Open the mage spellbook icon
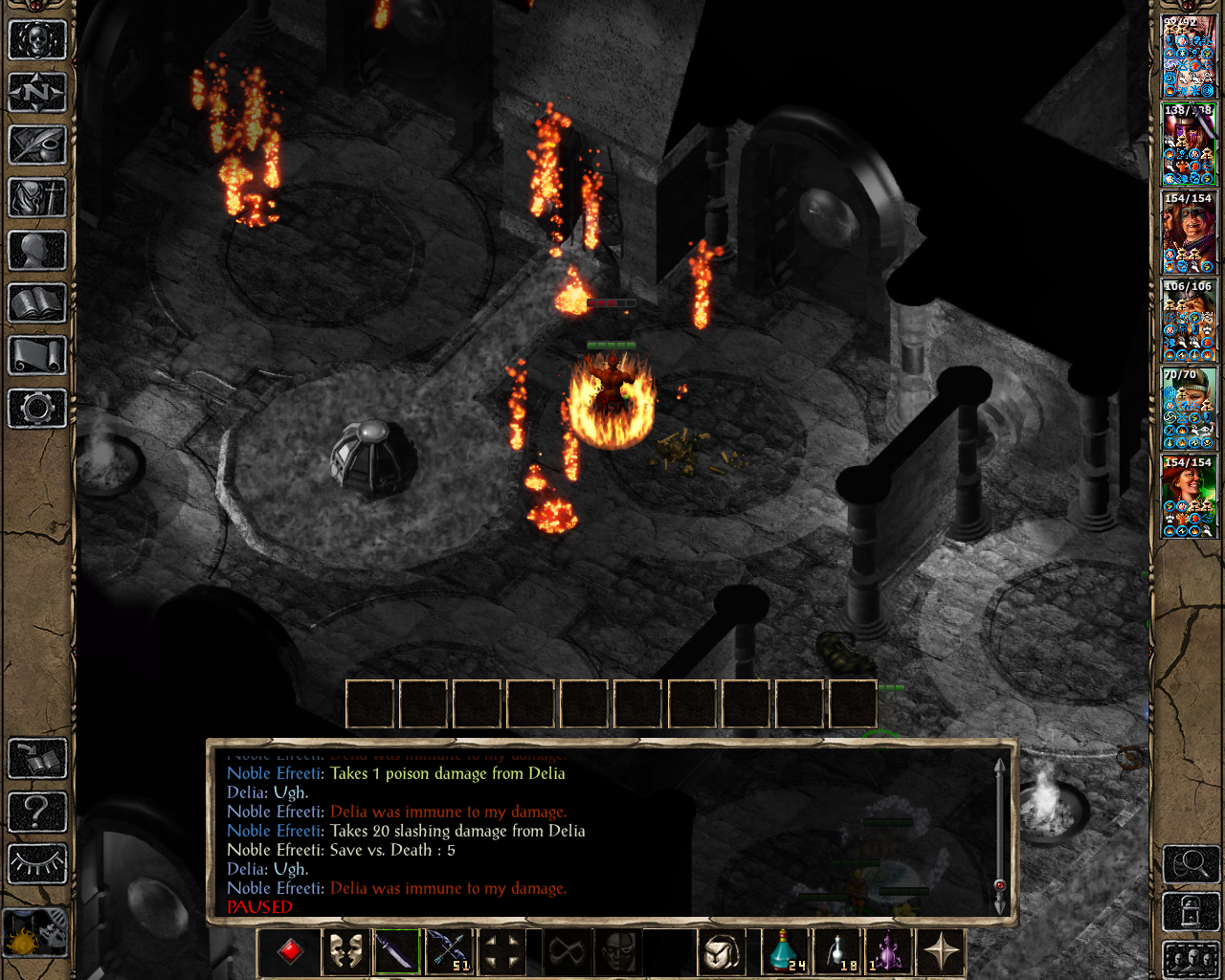 tap(37, 303)
